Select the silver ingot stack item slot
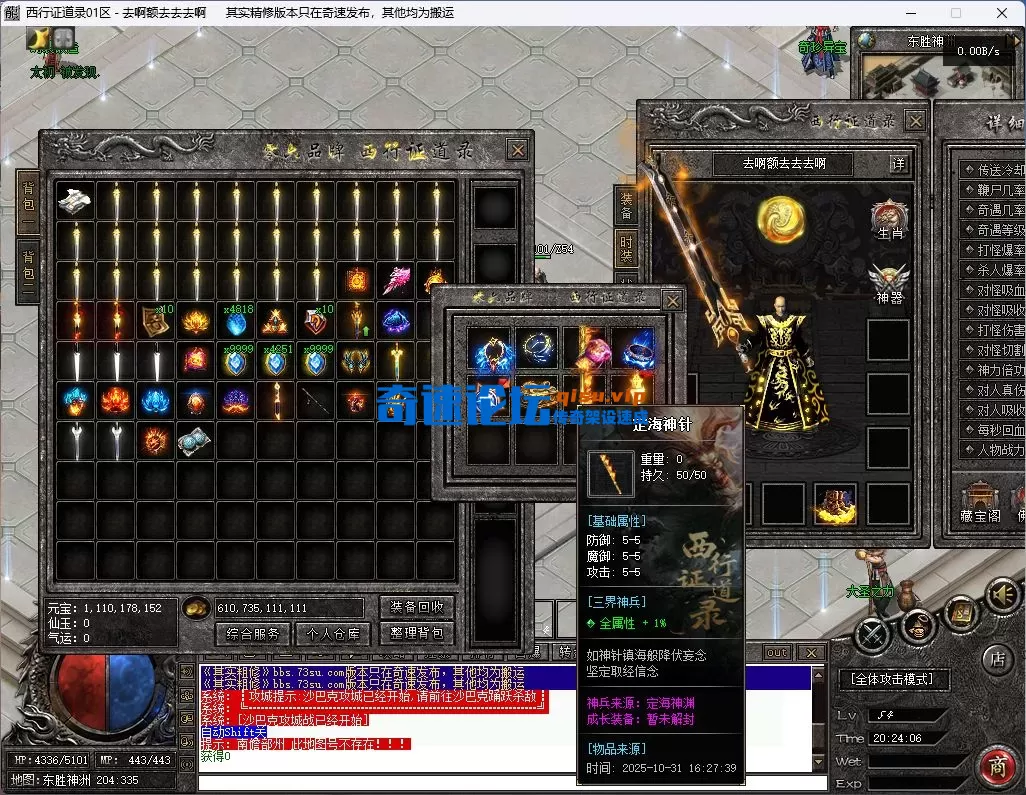 (75, 201)
